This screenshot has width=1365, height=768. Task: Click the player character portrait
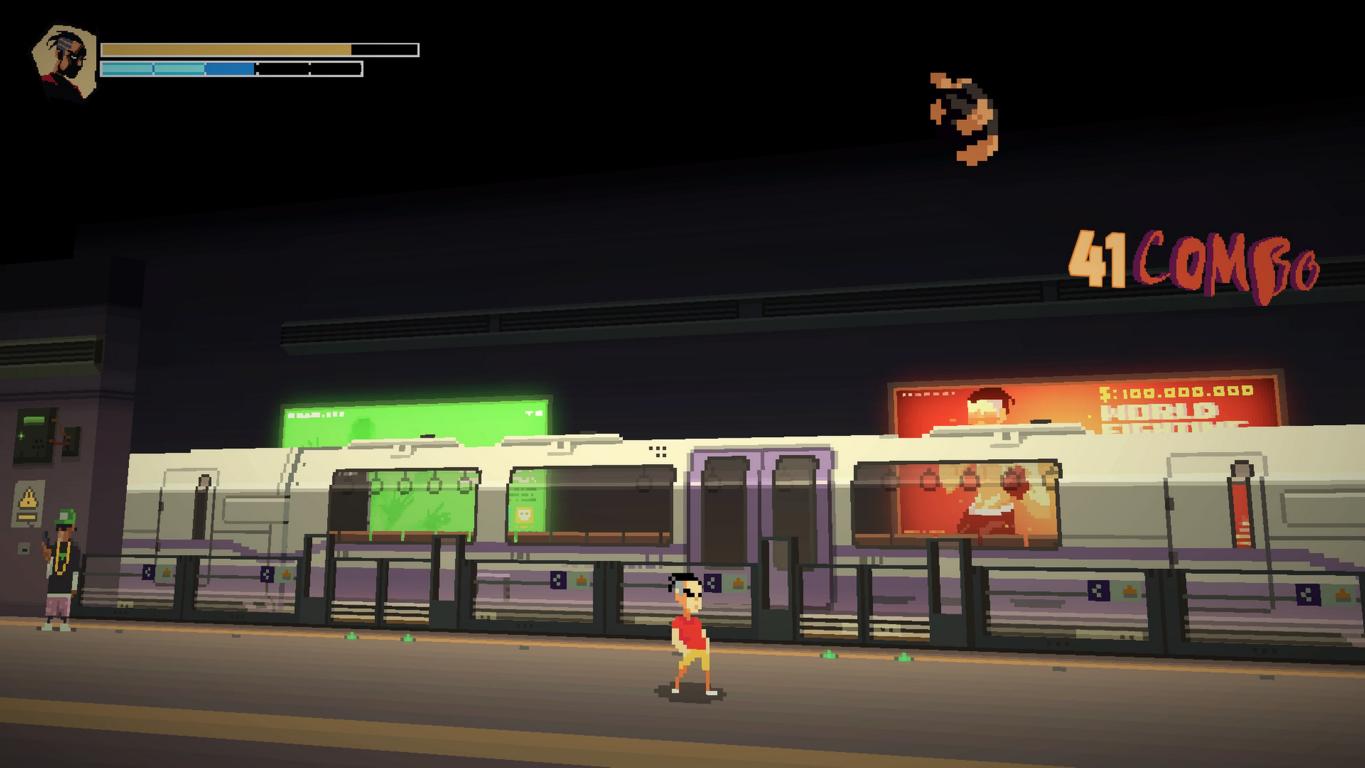(64, 62)
